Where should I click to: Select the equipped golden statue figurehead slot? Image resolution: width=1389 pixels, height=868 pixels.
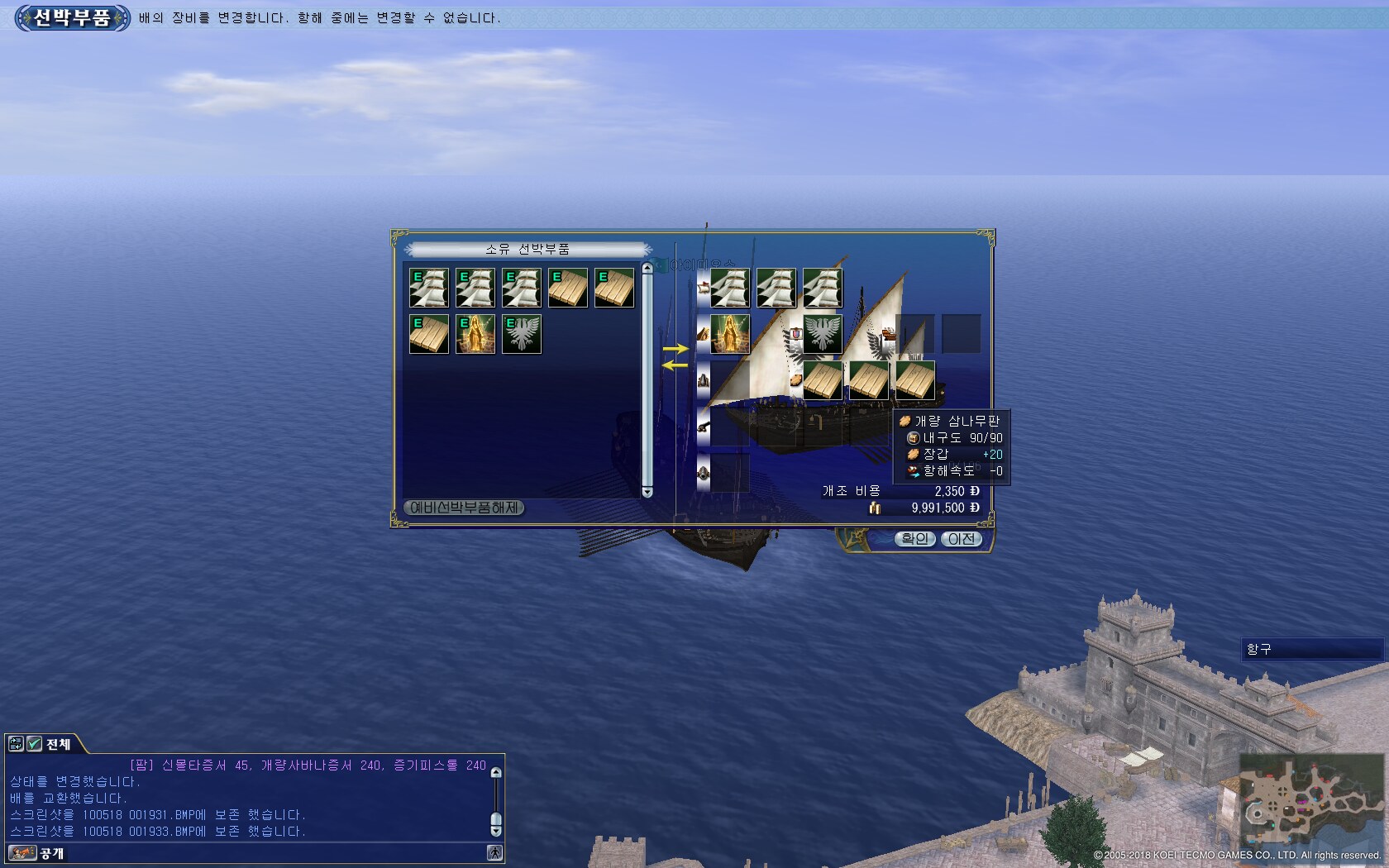tap(730, 334)
